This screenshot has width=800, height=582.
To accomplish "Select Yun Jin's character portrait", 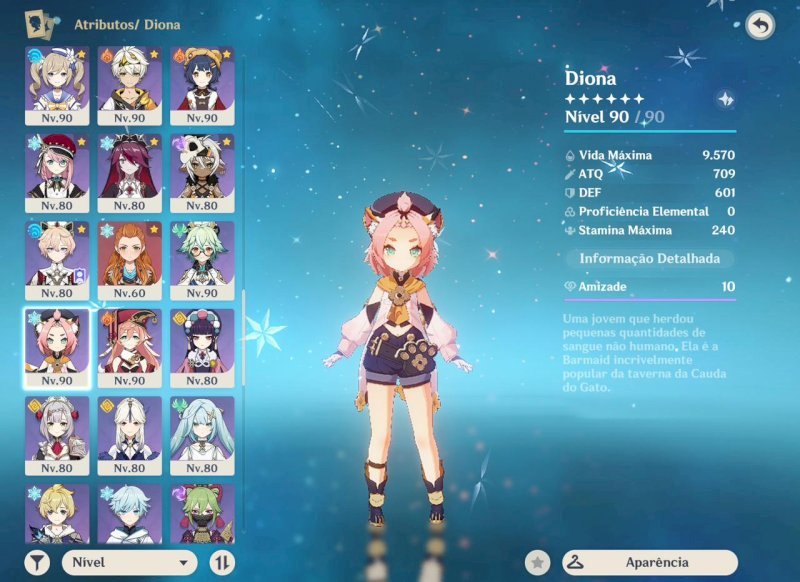I will click(202, 341).
